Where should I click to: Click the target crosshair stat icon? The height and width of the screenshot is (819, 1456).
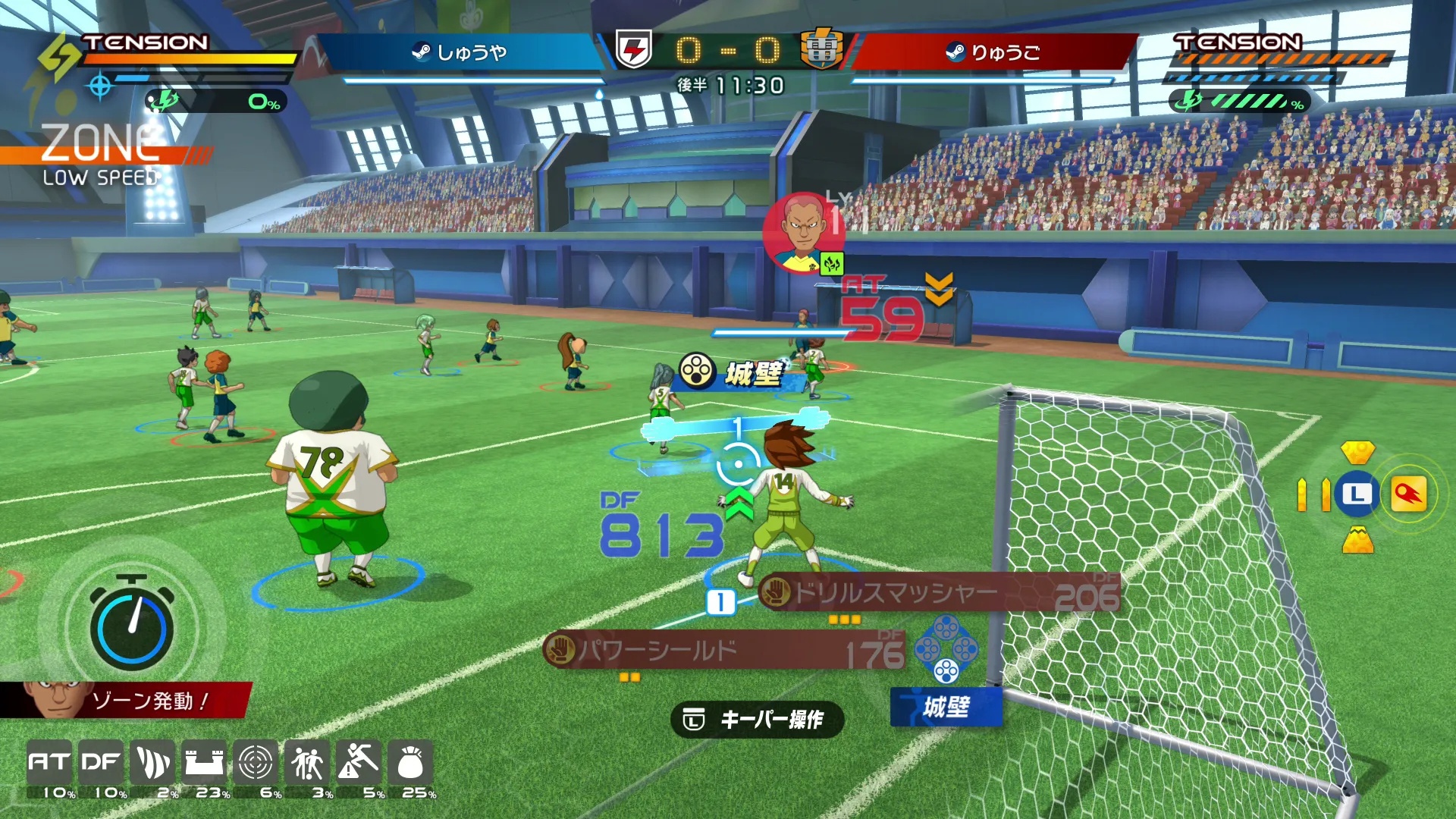pyautogui.click(x=256, y=762)
